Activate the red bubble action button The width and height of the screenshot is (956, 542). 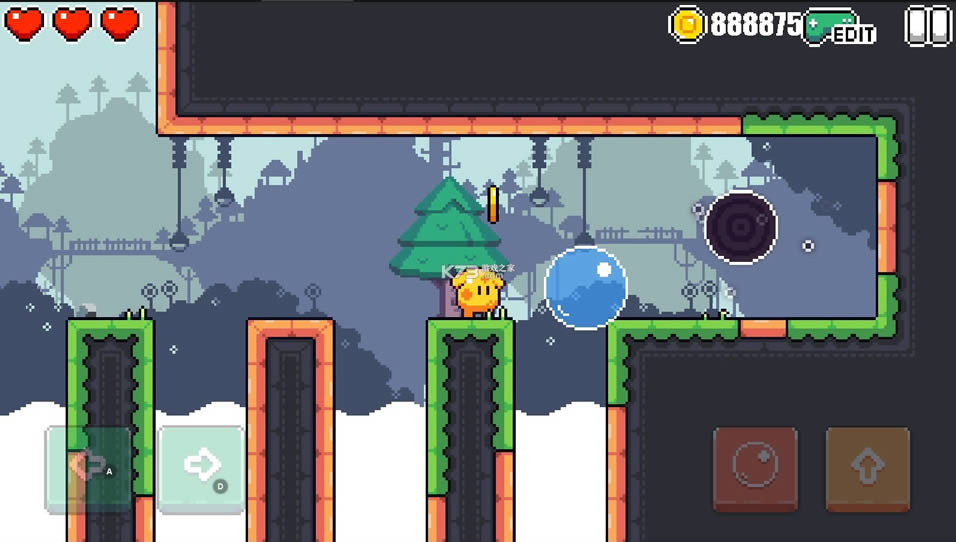(755, 468)
